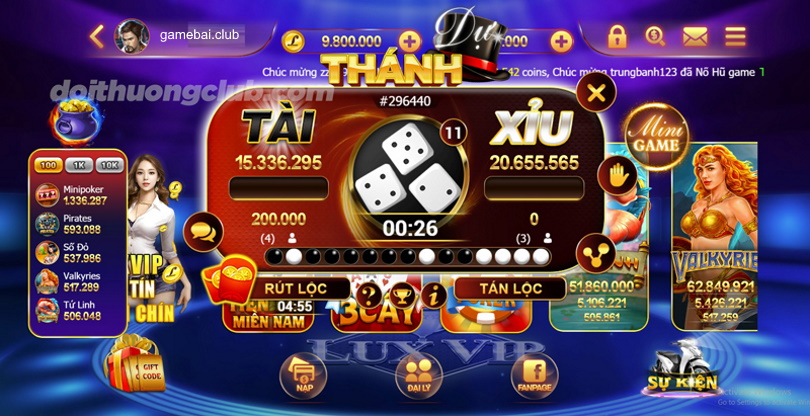Open the TÁN LỘC option

pos(498,288)
